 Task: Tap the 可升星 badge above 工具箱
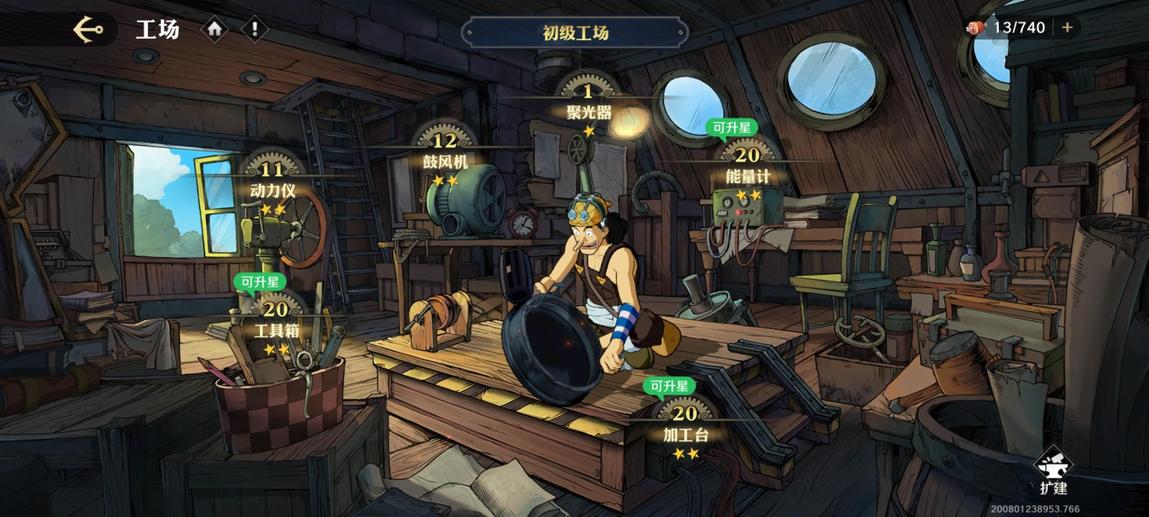click(x=257, y=282)
